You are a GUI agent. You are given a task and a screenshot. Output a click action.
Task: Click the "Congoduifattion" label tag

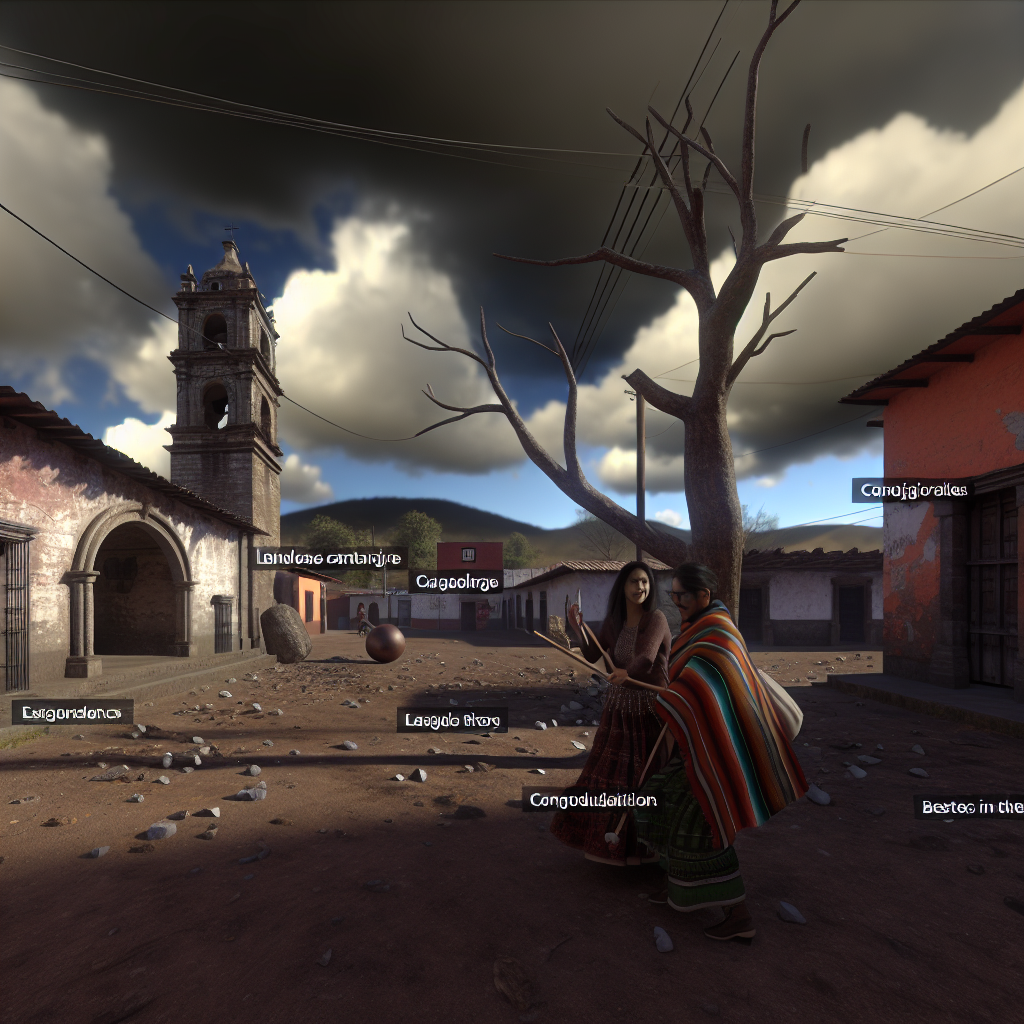[592, 799]
